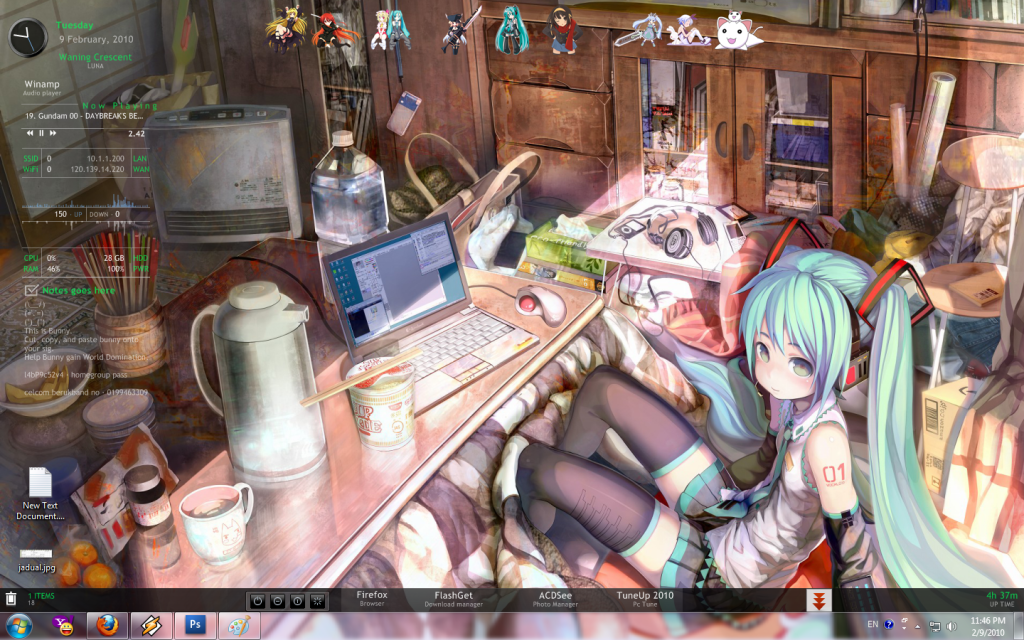Image resolution: width=1024 pixels, height=640 pixels.
Task: Click the Firefox Browser launcher label
Action: coord(370,598)
